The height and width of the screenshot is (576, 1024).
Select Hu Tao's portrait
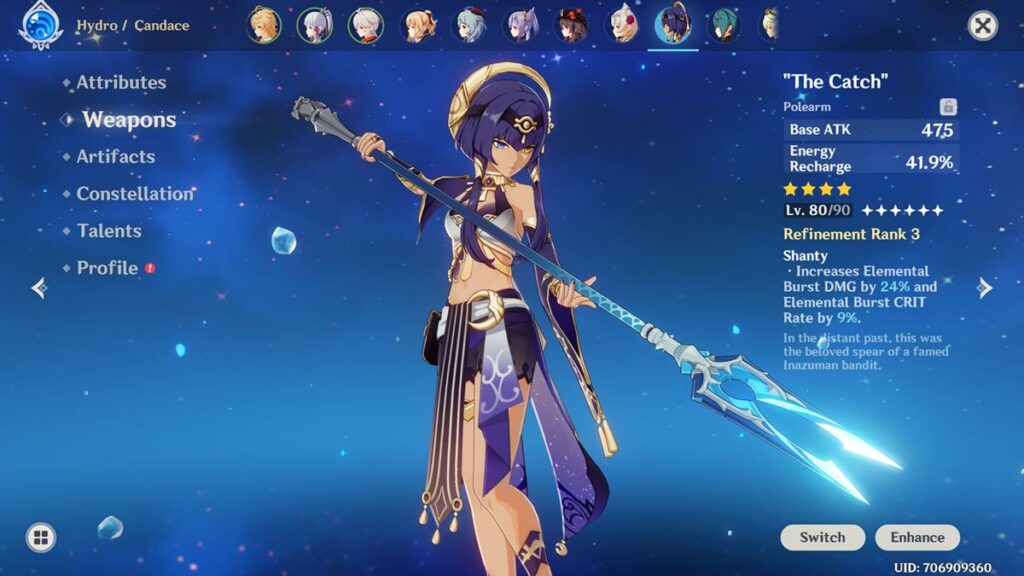tap(572, 25)
